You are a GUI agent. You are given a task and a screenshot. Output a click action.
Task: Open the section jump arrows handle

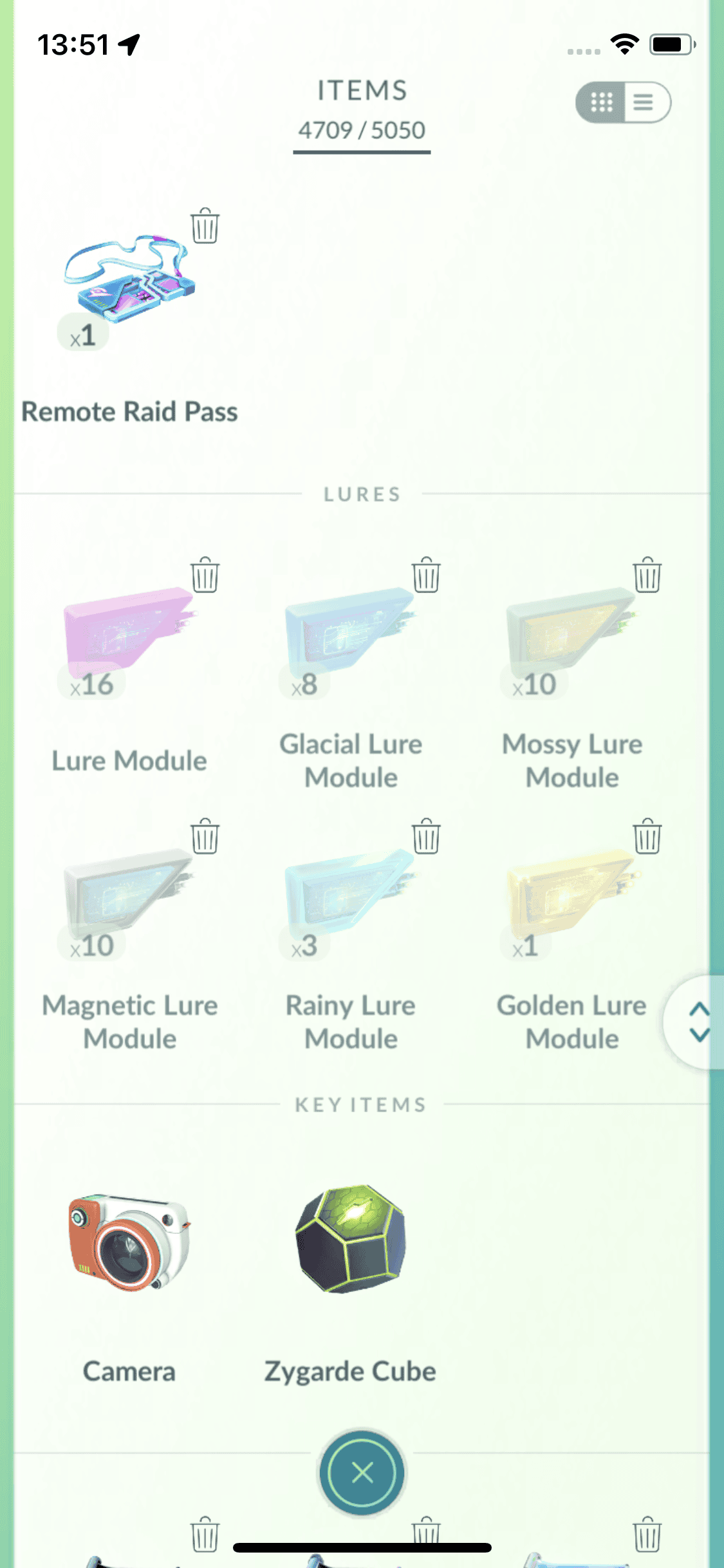tap(699, 1022)
